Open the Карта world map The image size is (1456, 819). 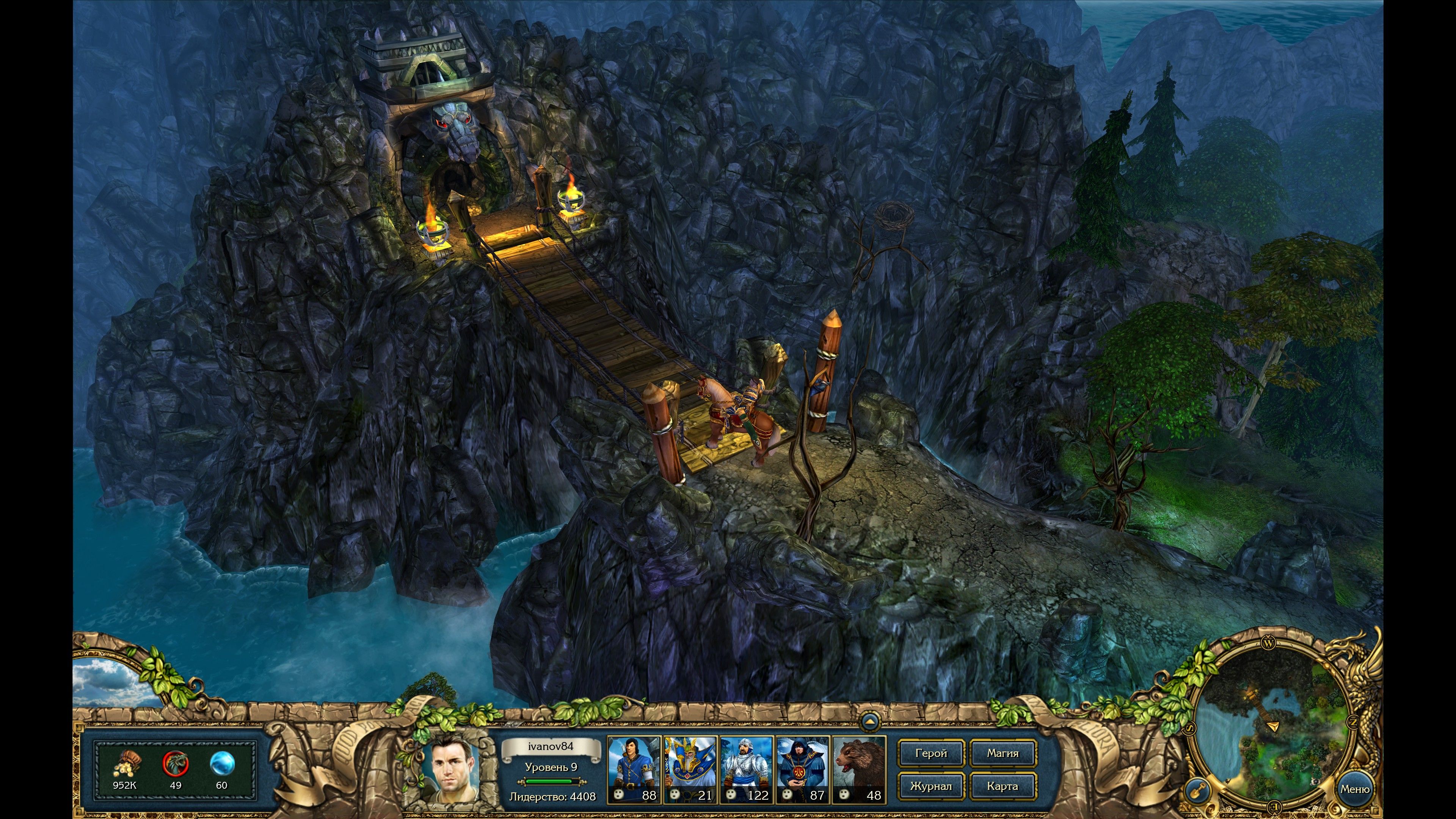[x=1003, y=786]
